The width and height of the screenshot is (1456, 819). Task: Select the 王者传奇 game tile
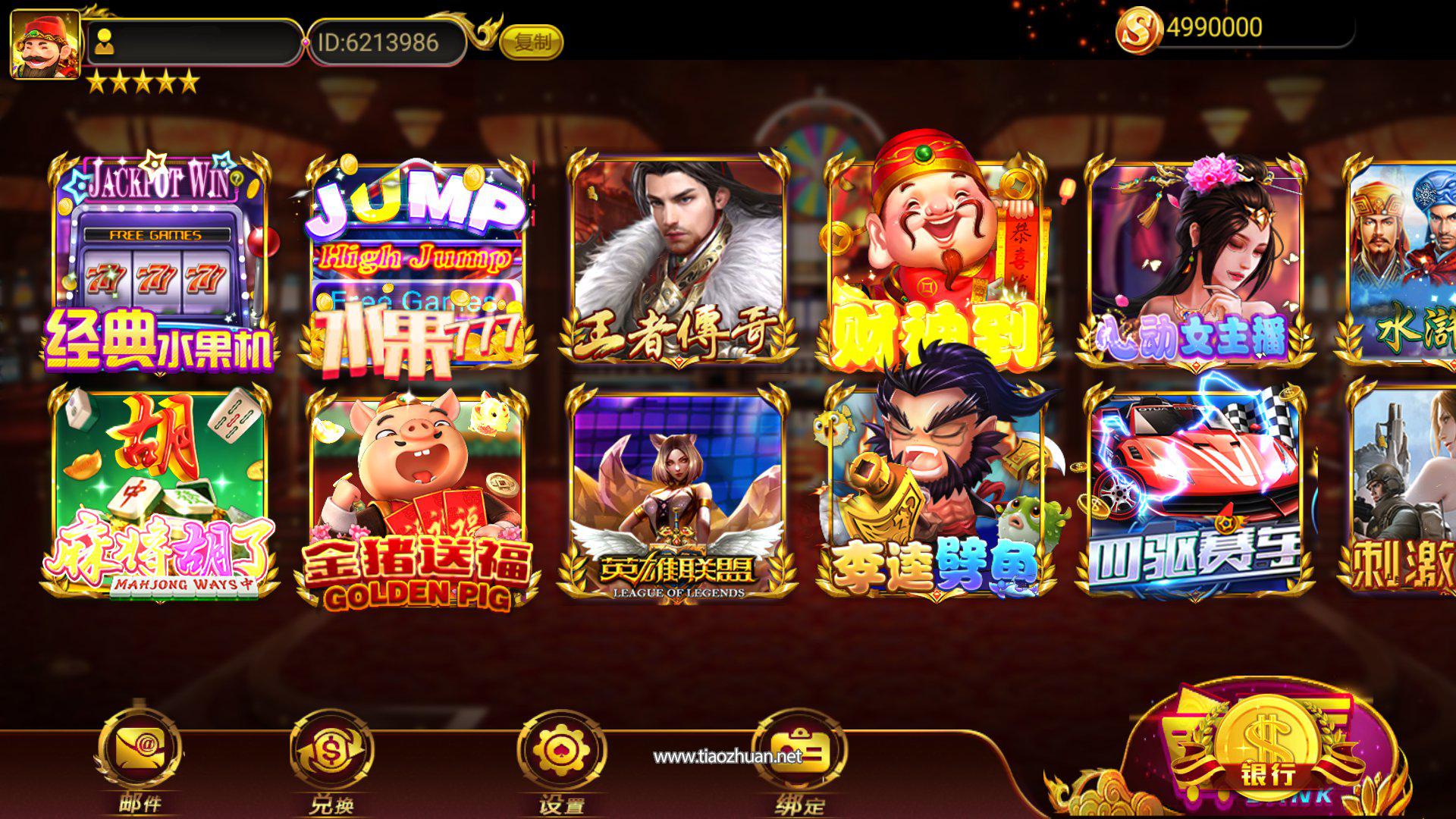coord(677,258)
